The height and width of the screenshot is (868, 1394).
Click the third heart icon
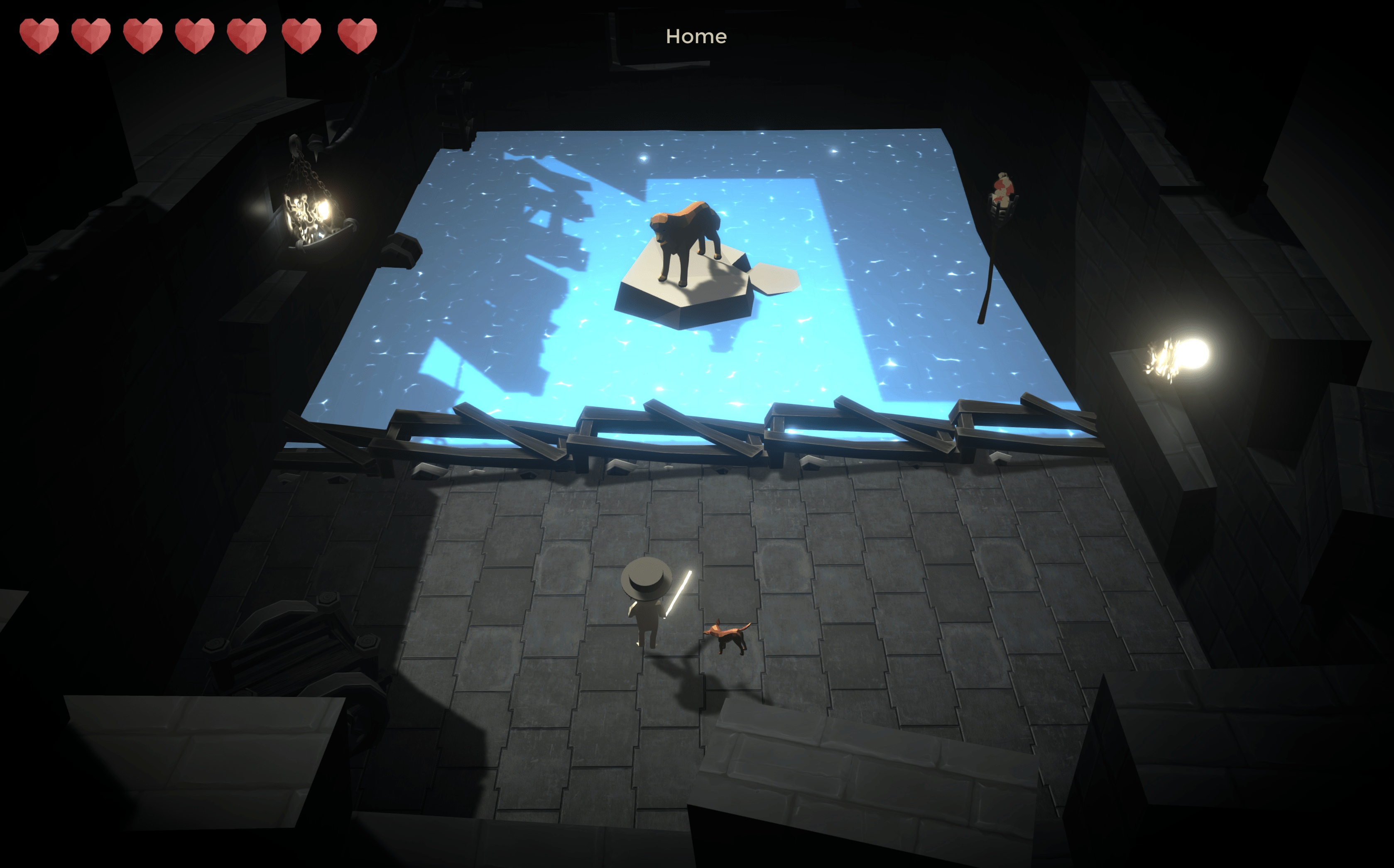coord(144,36)
